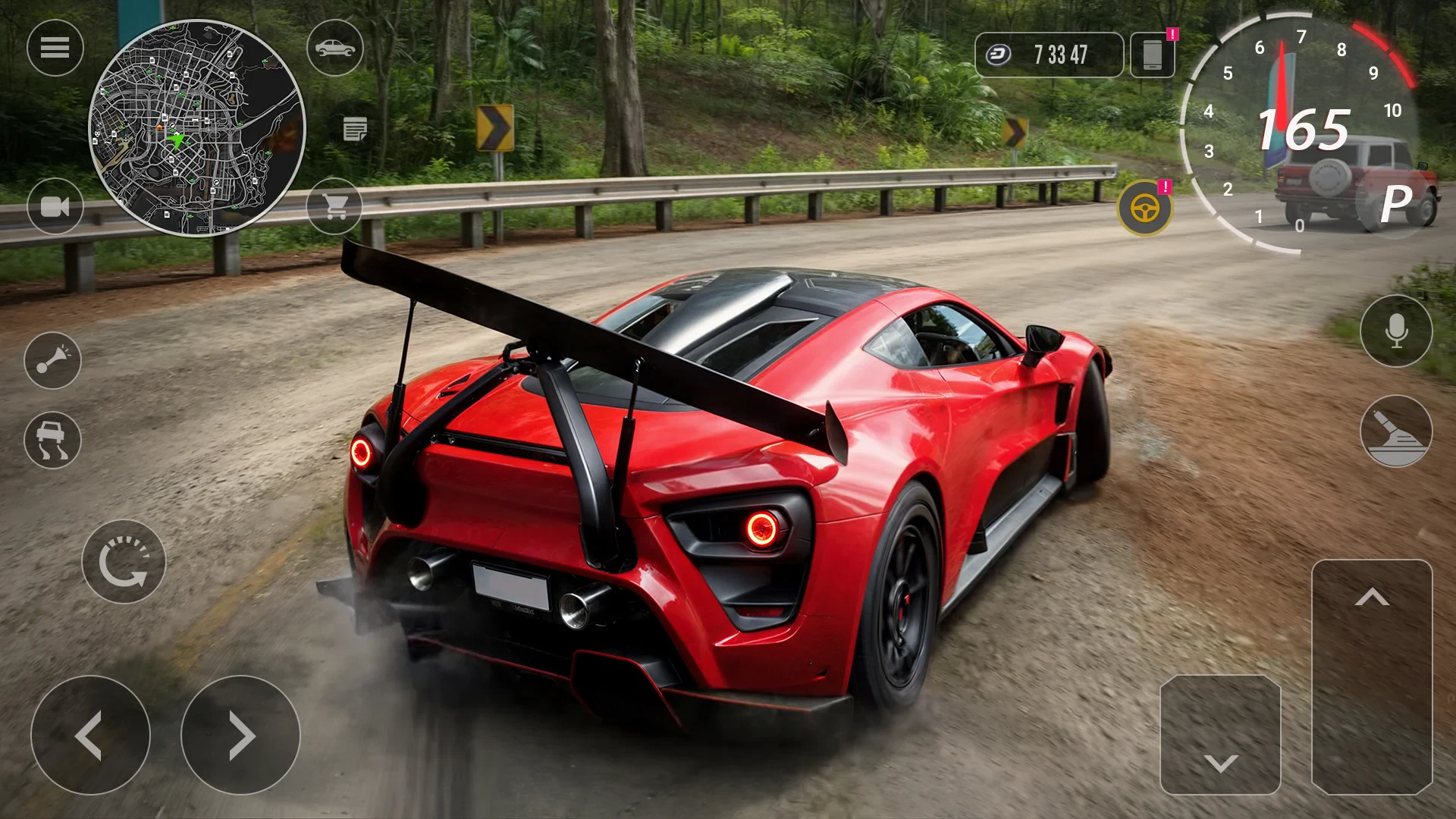Toggle the microphone voice chat
Screen dimensions: 1456x819
pyautogui.click(x=1396, y=331)
